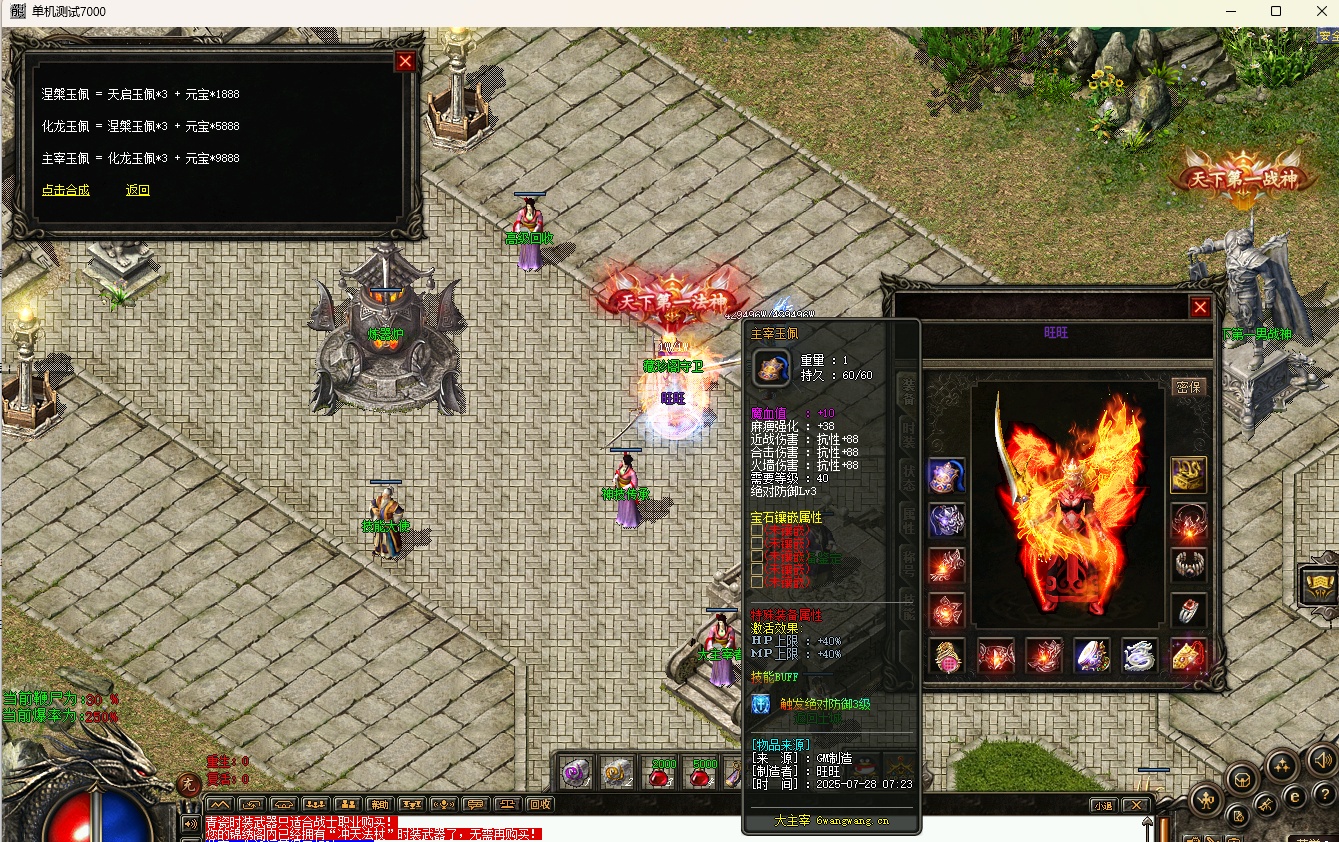Screen dimensions: 1339x842
Task: Select the white dragon jade slot
Action: pyautogui.click(x=1140, y=656)
